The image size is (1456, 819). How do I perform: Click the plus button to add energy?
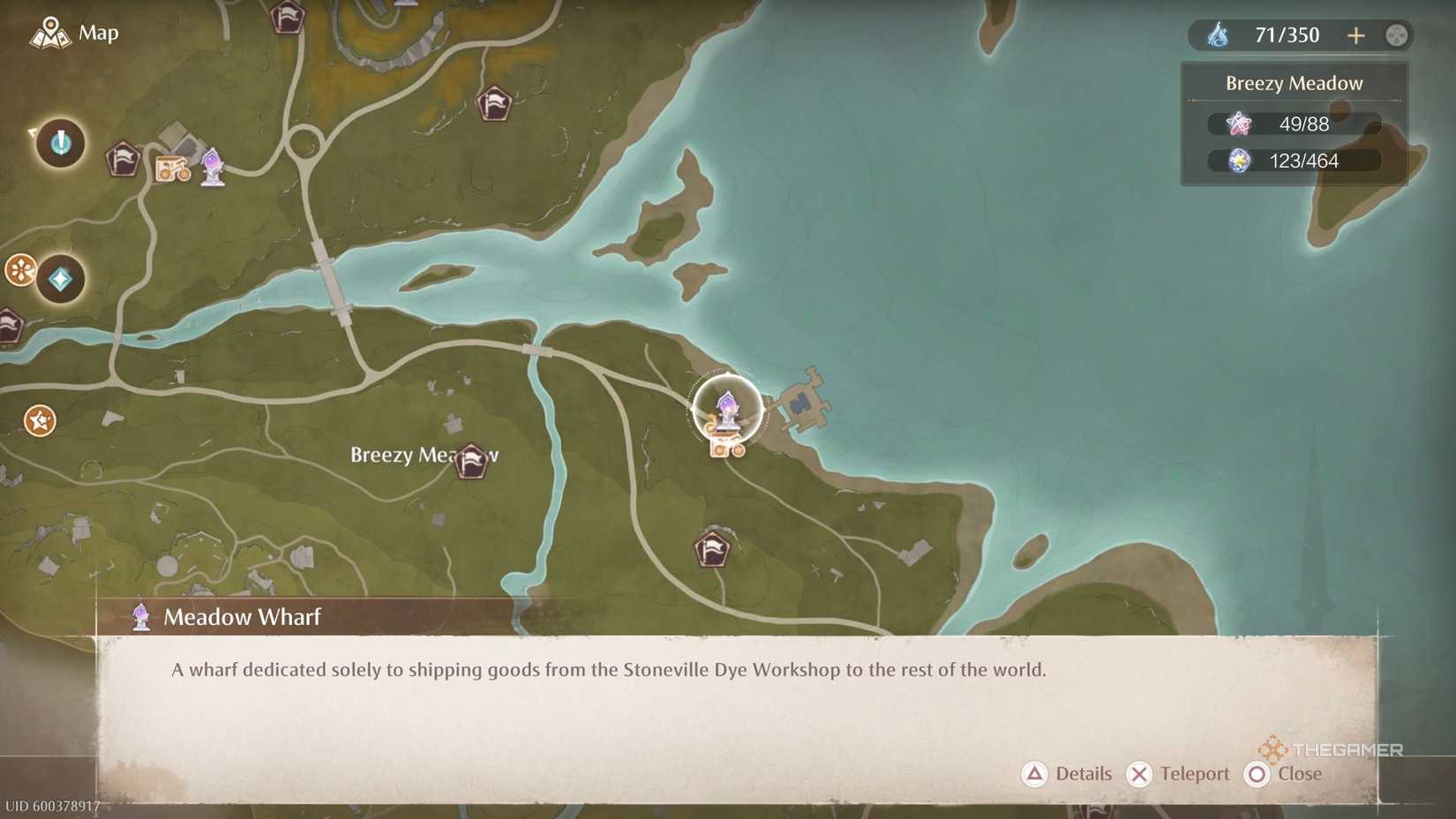(1356, 35)
